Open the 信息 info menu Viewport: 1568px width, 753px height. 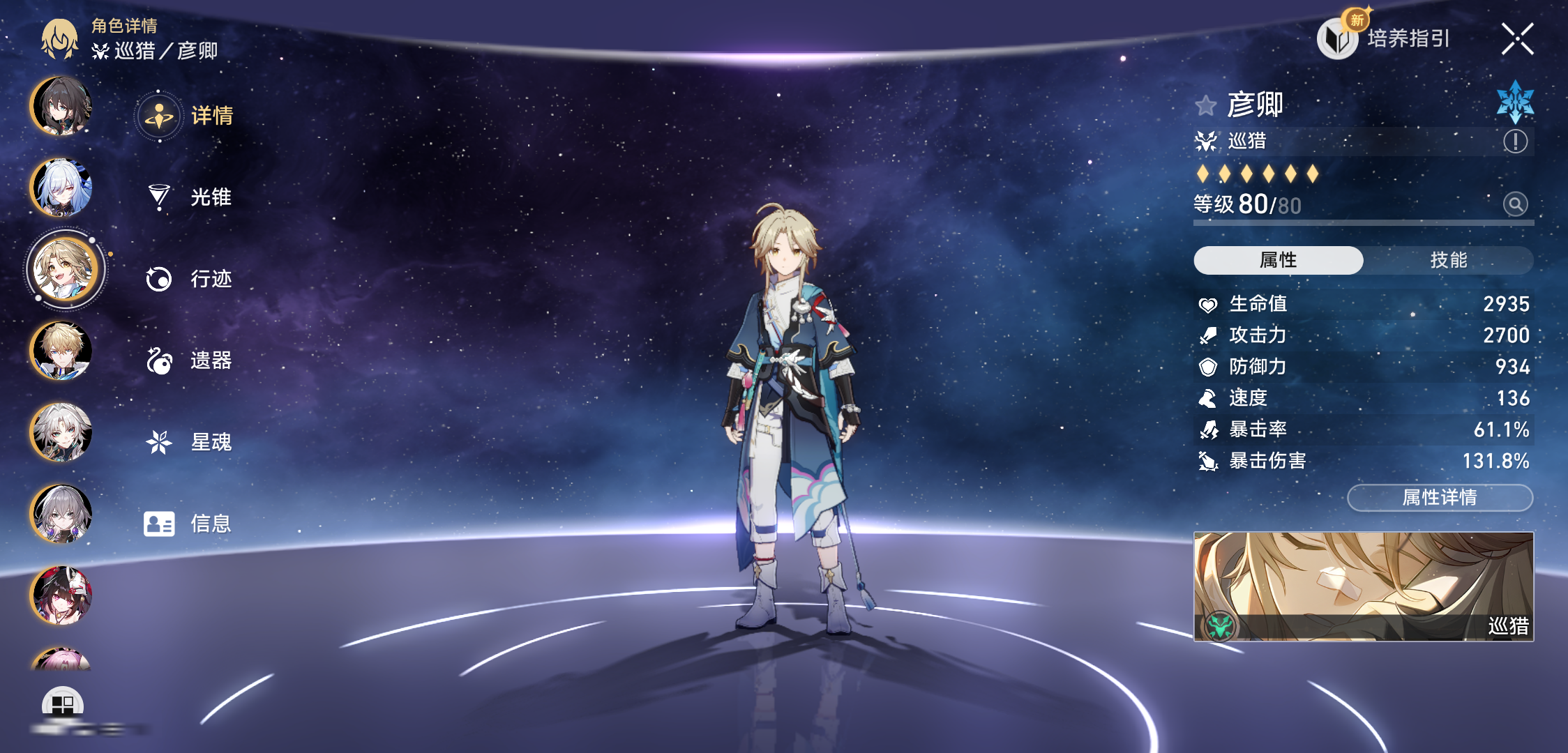point(188,524)
